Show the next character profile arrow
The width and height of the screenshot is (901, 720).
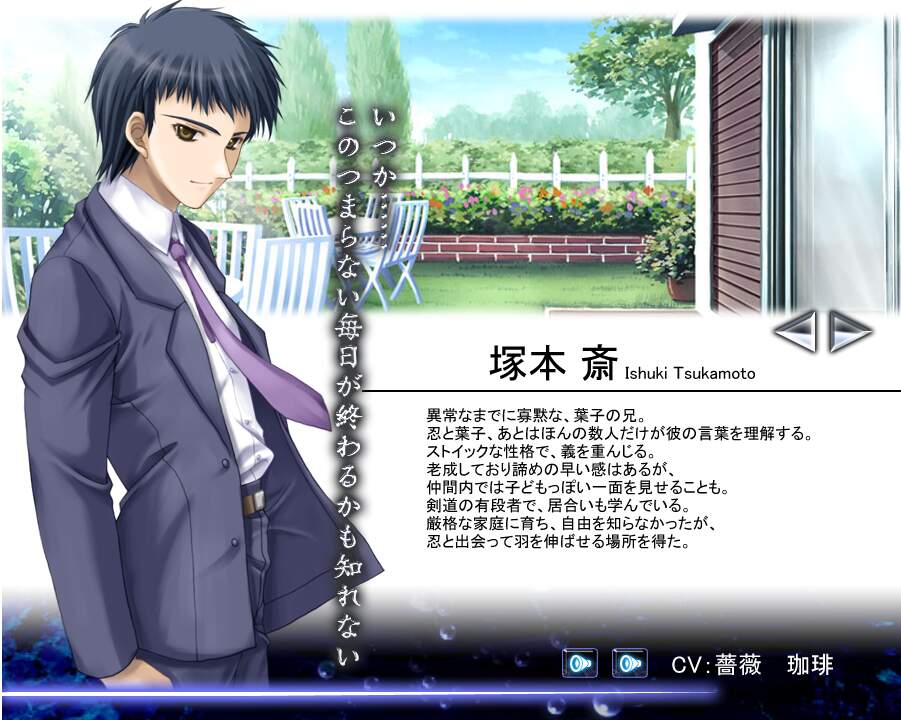850,331
